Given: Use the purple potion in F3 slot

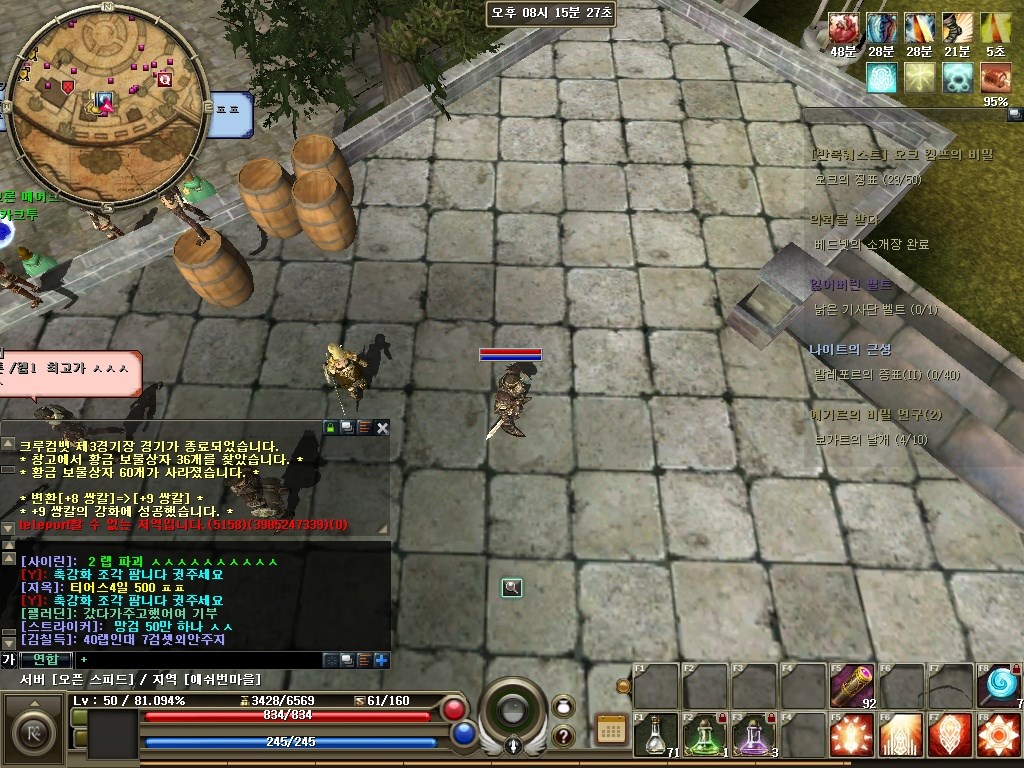Looking at the screenshot, I should pyautogui.click(x=754, y=735).
